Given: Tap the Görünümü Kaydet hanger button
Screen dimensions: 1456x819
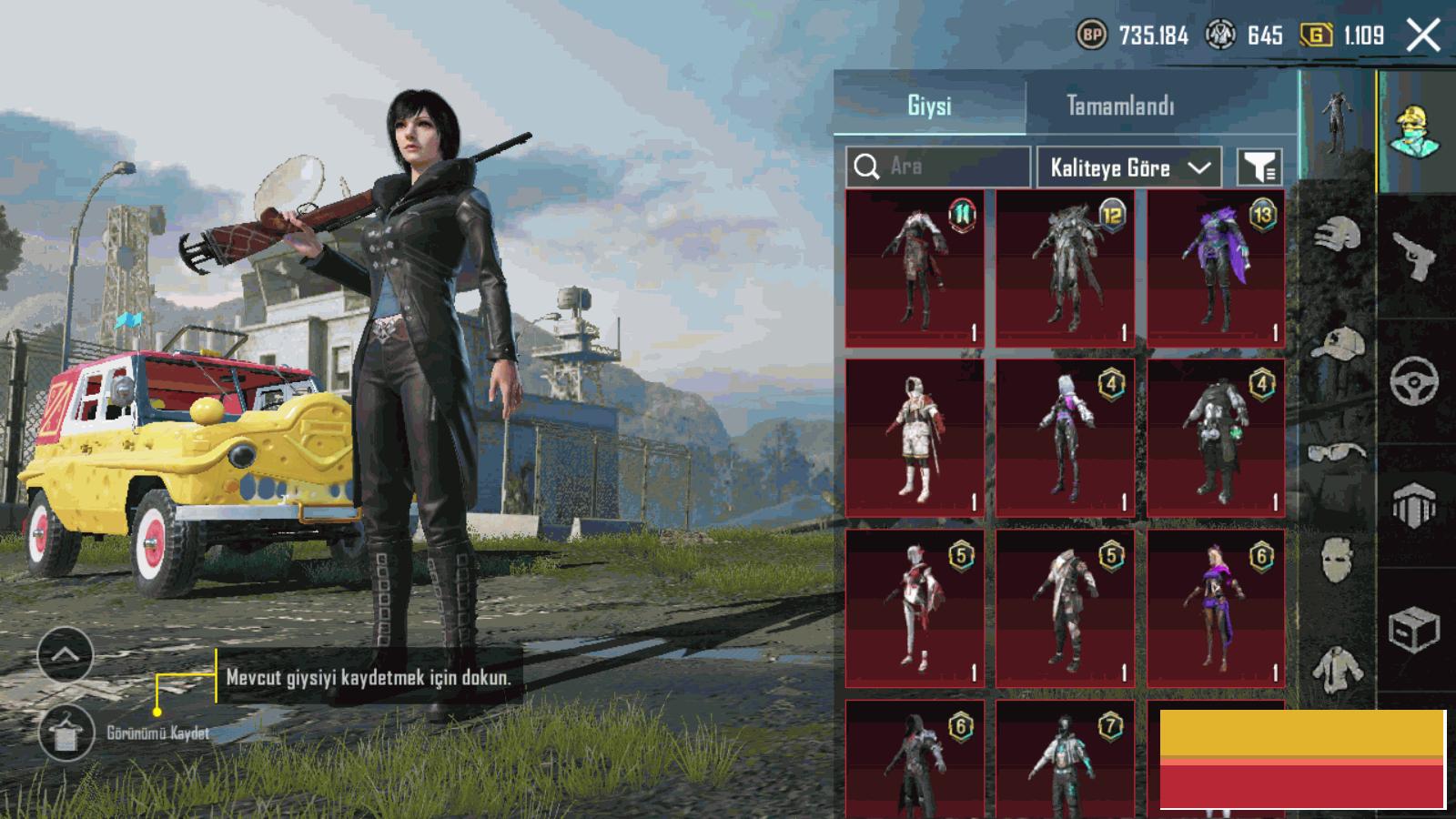Looking at the screenshot, I should coord(66,733).
